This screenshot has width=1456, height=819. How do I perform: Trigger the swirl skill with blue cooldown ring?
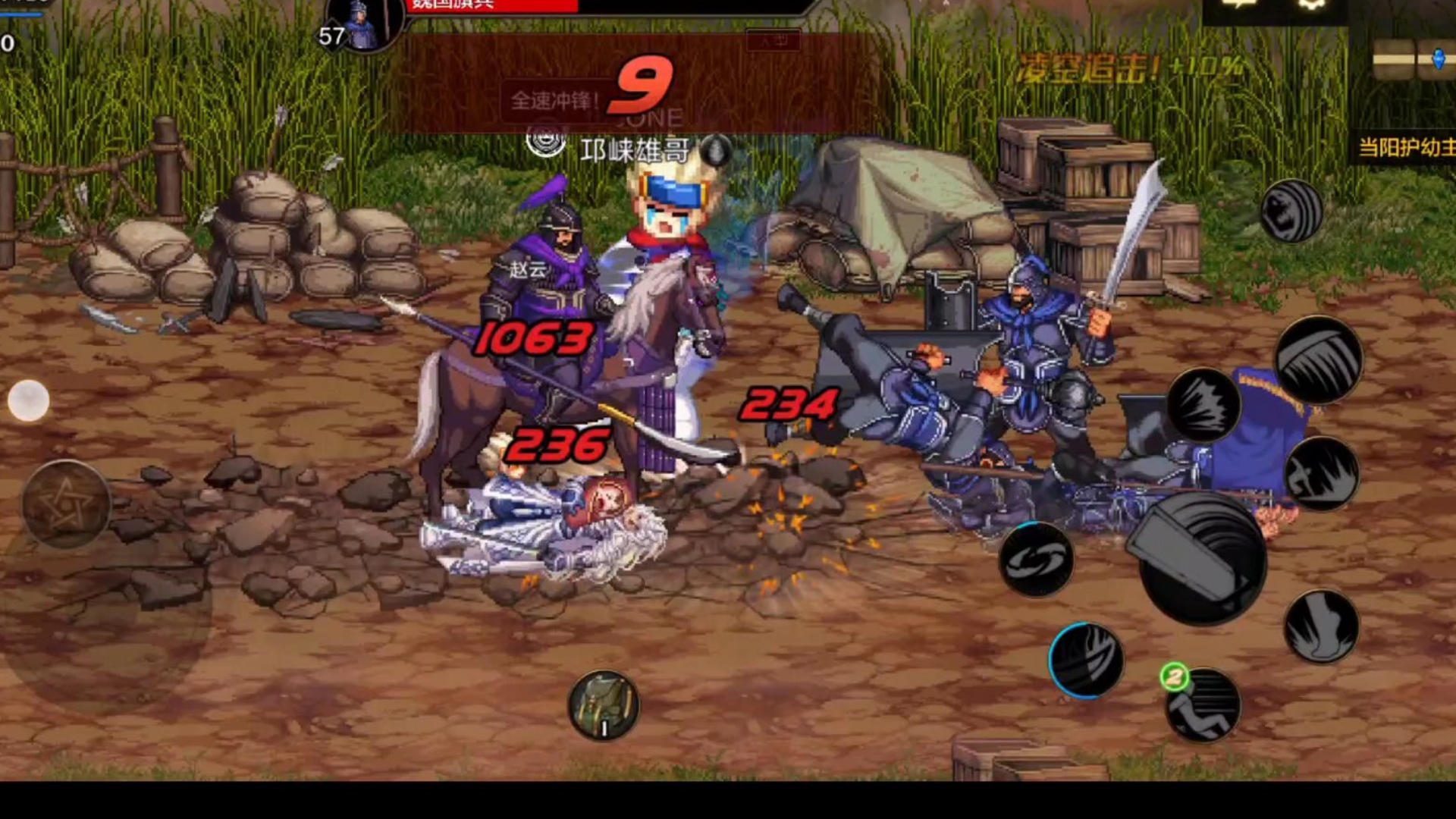1036,560
